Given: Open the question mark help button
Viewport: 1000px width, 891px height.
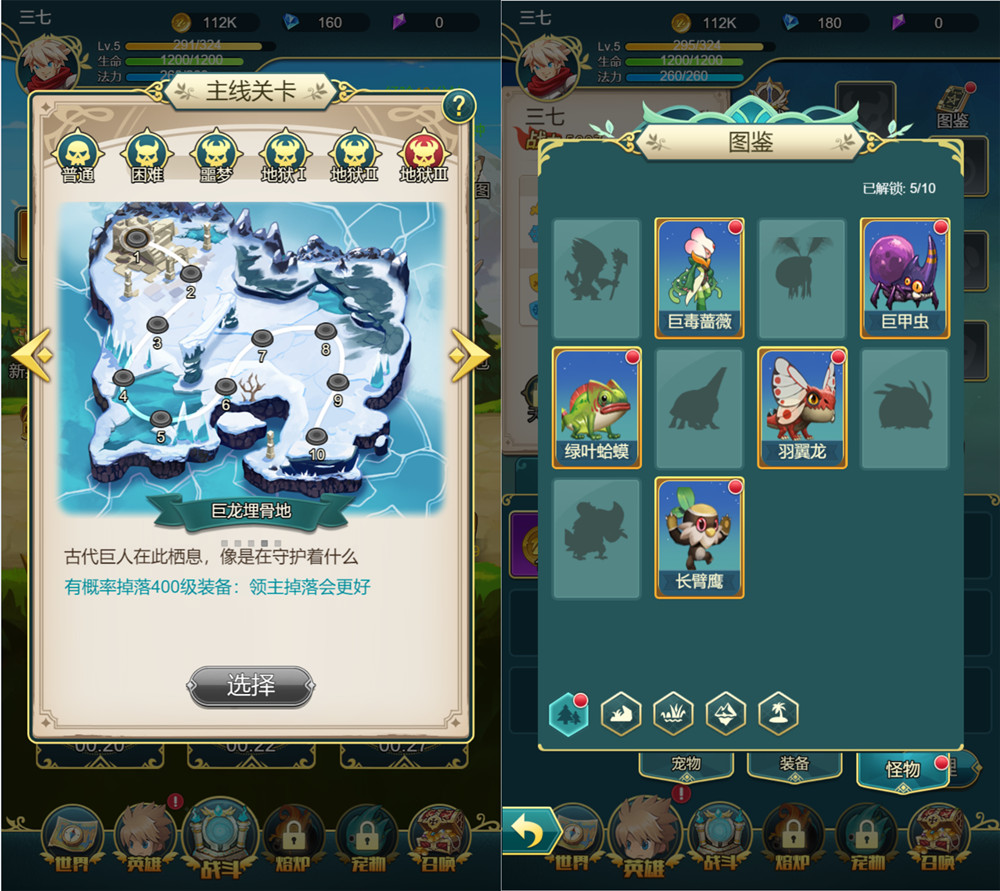Looking at the screenshot, I should 458,106.
